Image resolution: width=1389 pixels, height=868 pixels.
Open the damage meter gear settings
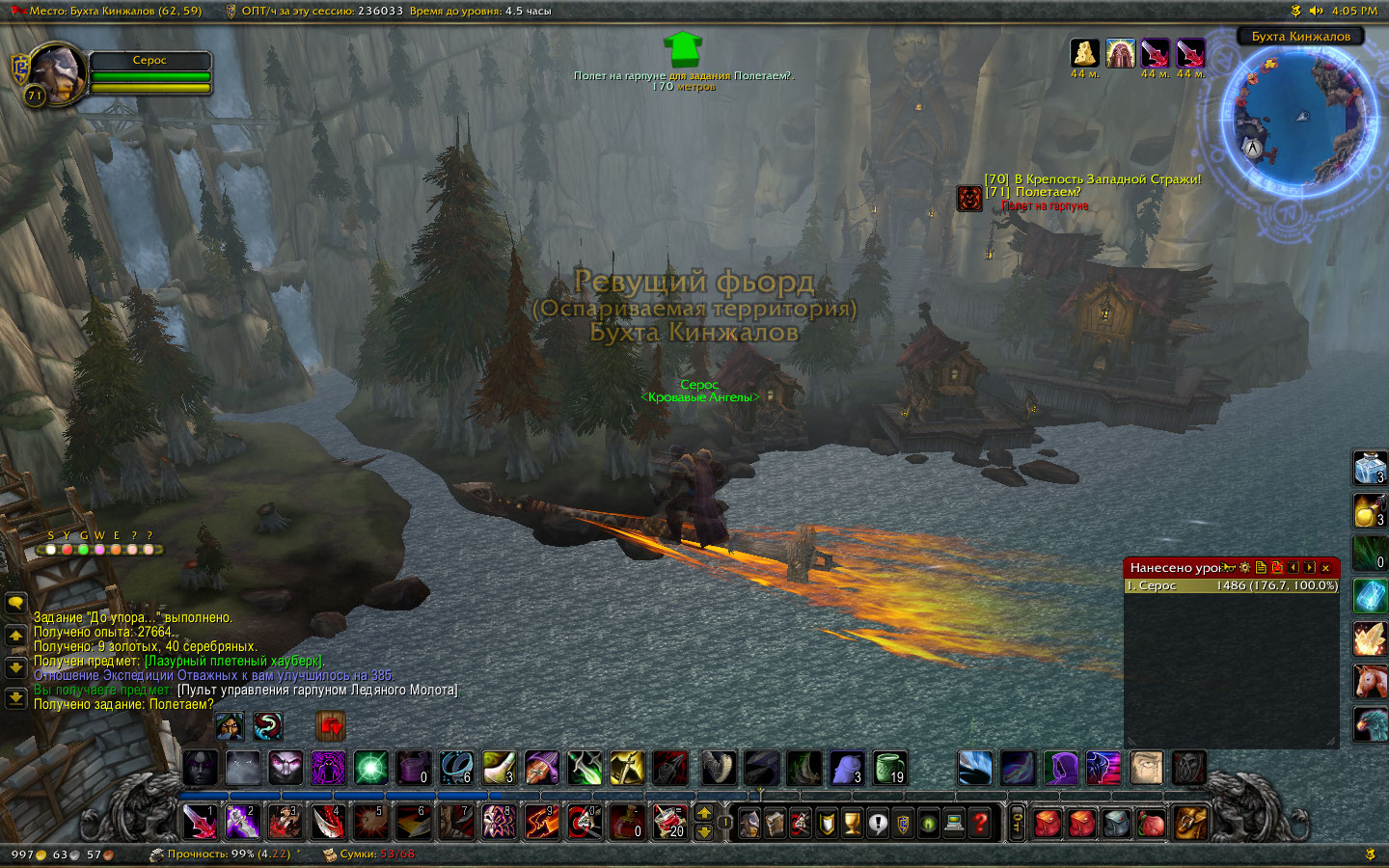tap(1245, 568)
